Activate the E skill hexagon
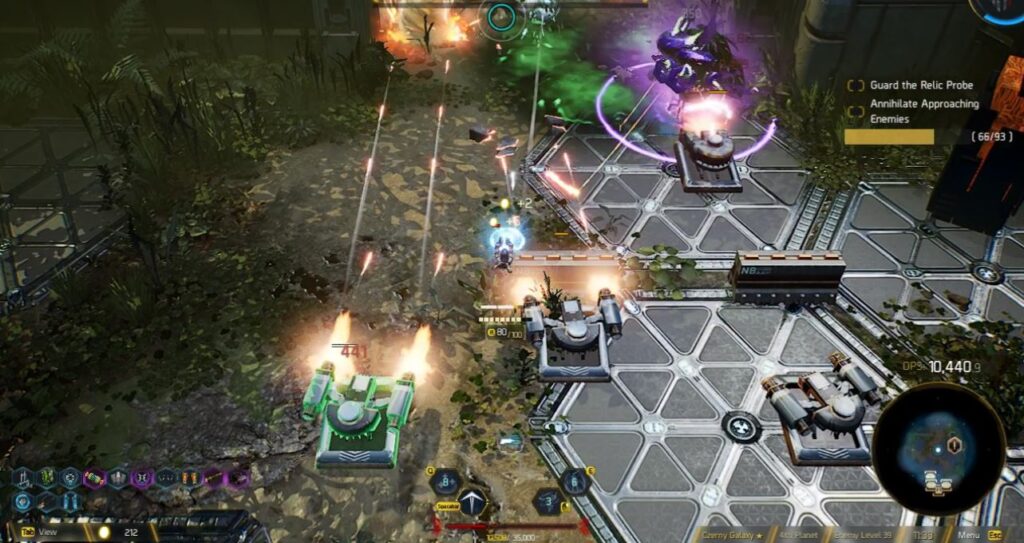Image resolution: width=1024 pixels, height=543 pixels. (574, 482)
